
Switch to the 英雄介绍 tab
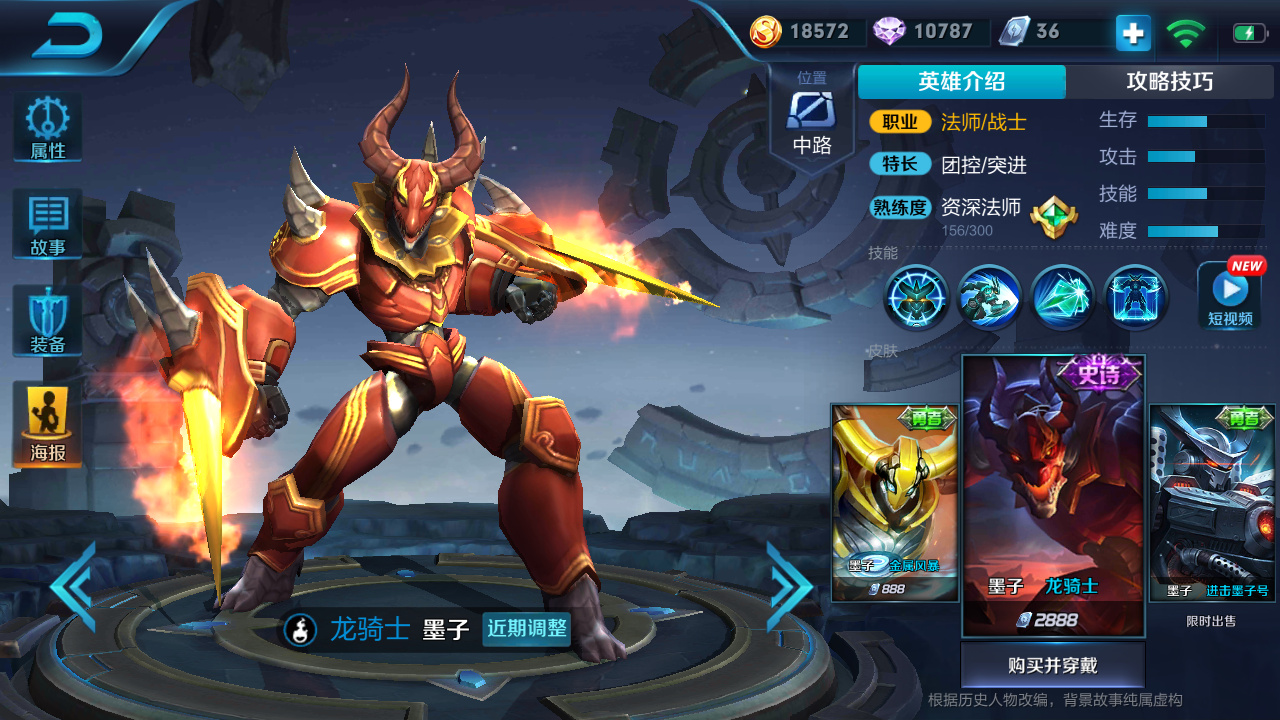coord(961,82)
